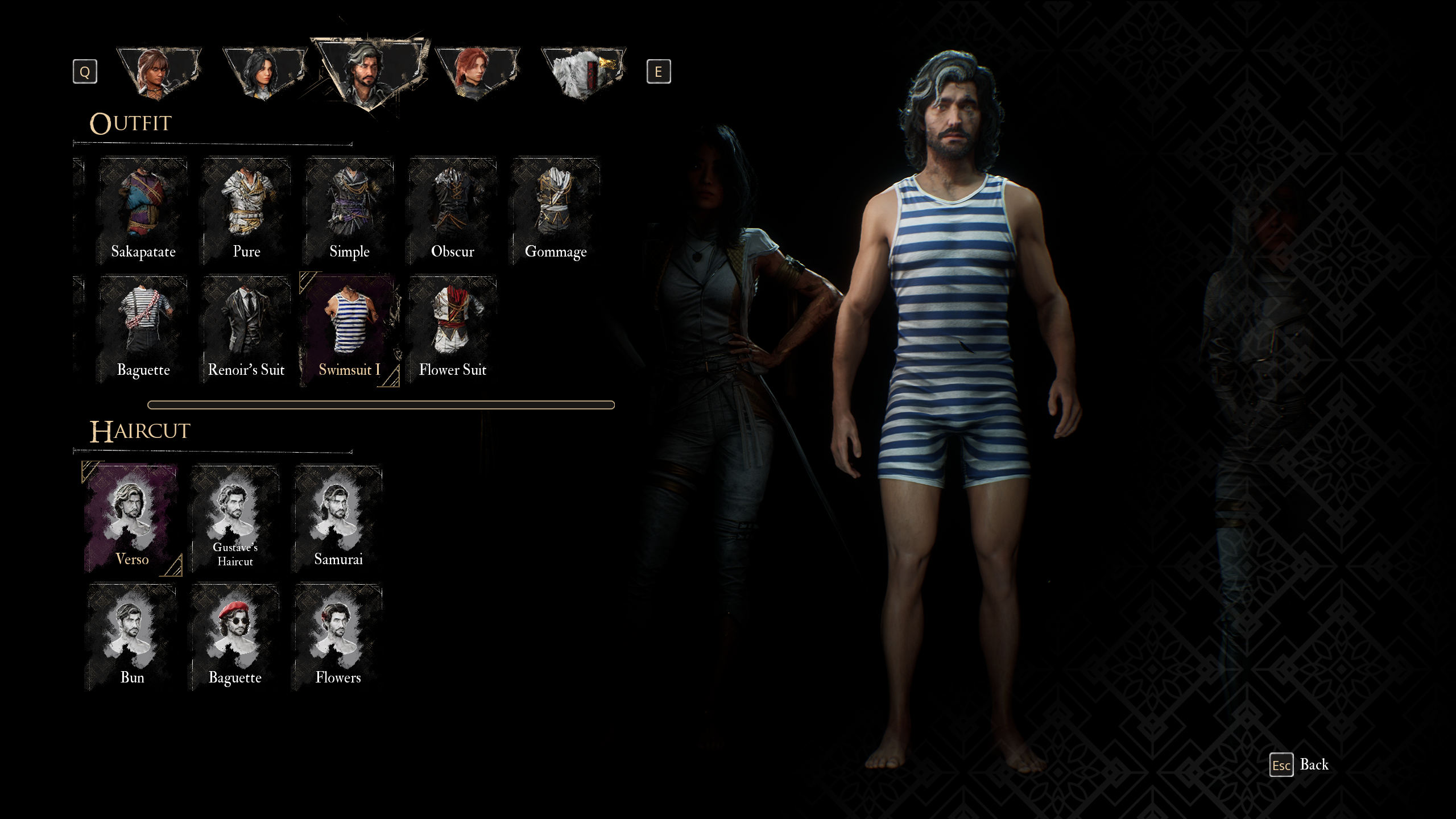Apply the Flowers haircut
The width and height of the screenshot is (1456, 819).
(338, 637)
